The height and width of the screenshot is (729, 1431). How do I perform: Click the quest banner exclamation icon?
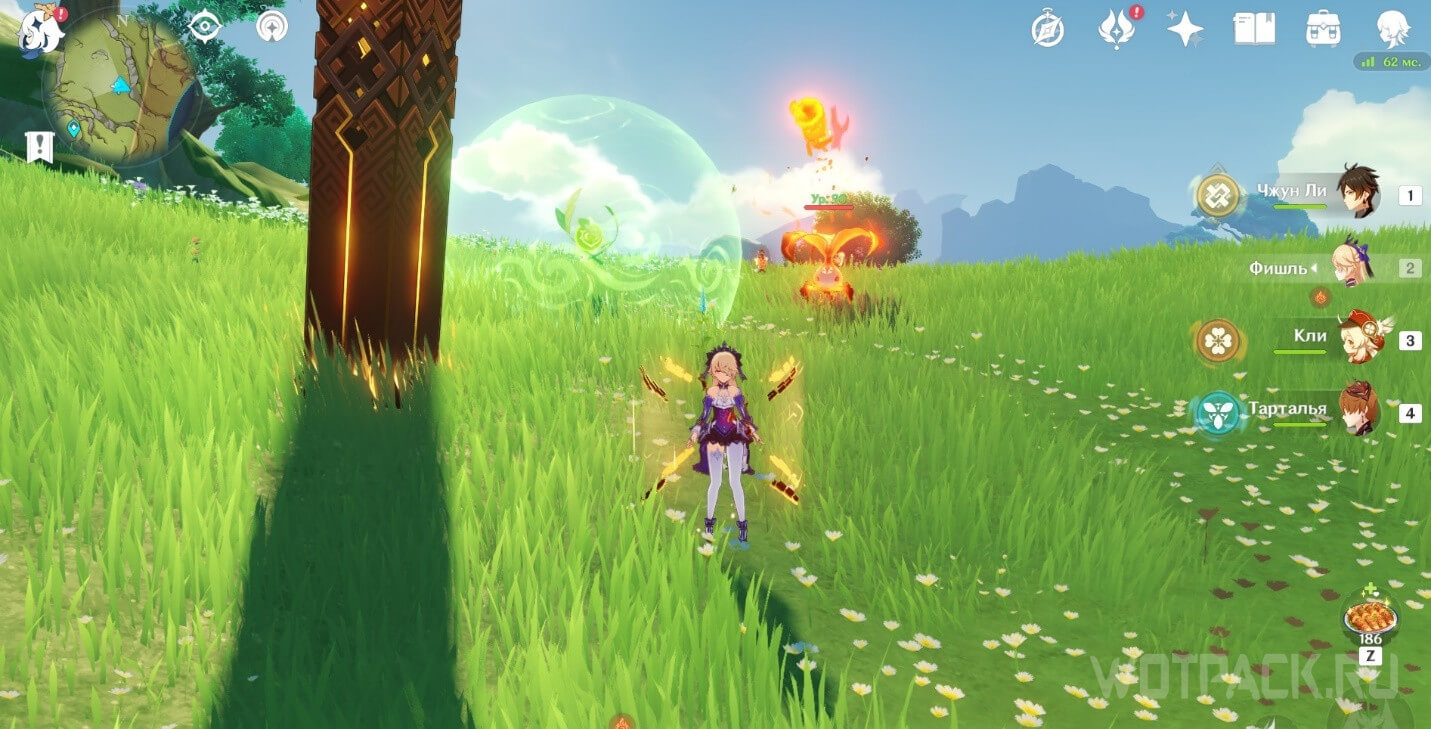coord(40,147)
